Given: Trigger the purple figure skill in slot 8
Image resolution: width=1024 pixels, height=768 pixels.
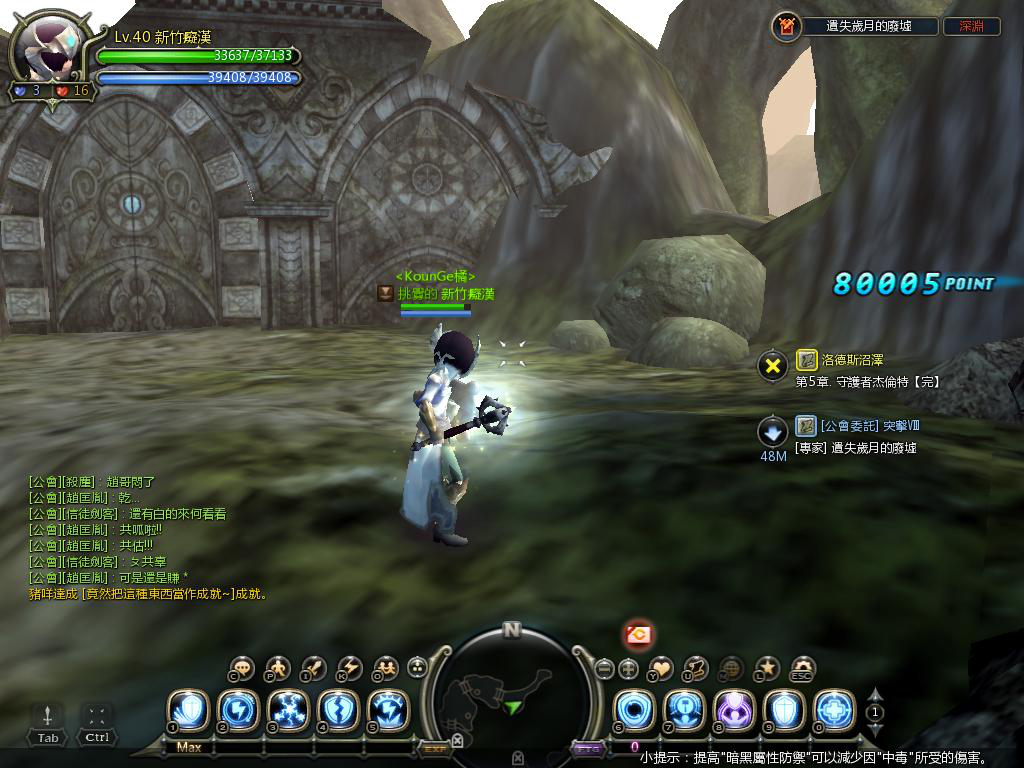Looking at the screenshot, I should point(734,711).
